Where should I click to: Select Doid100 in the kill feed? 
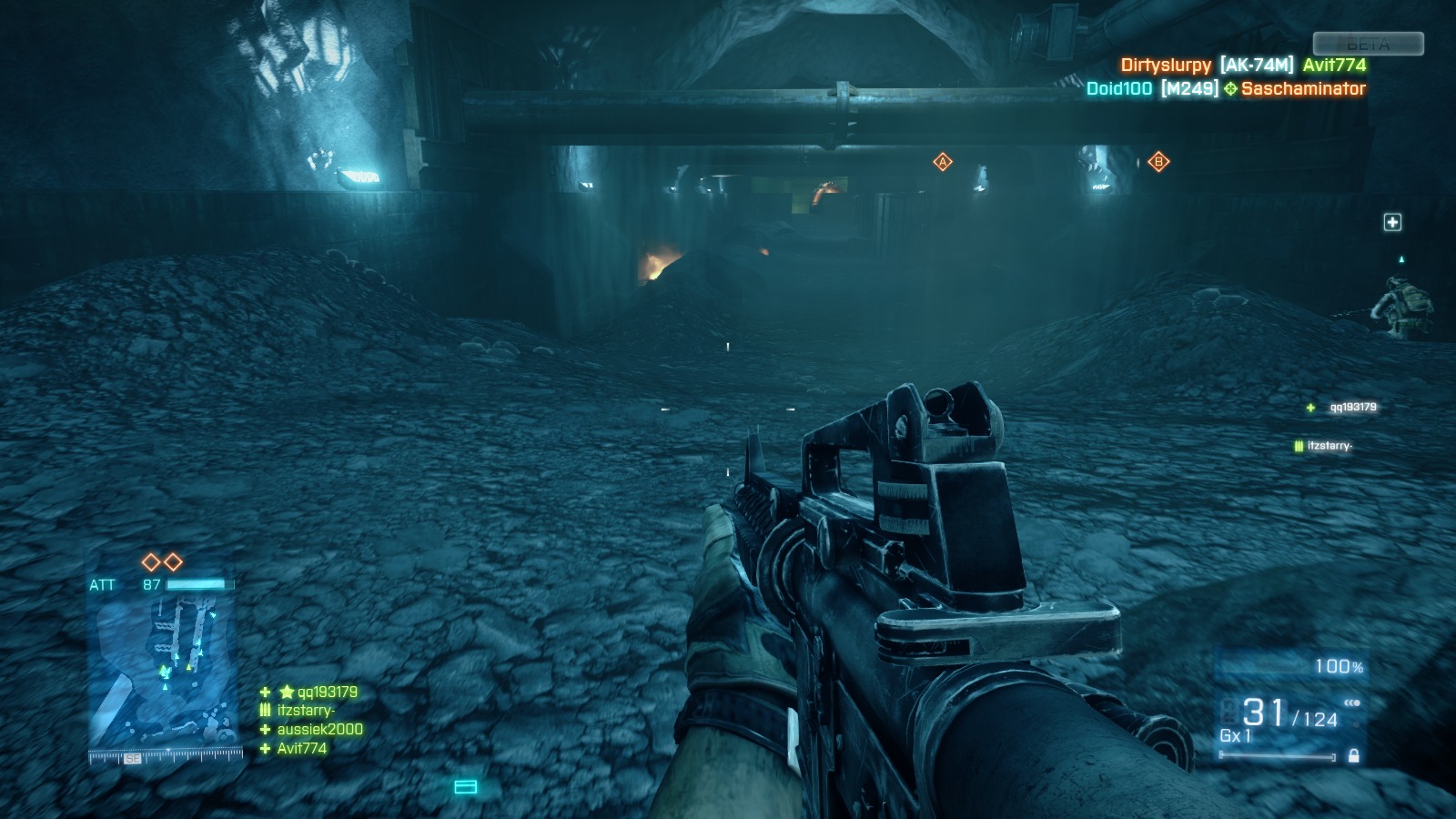[x=1119, y=88]
